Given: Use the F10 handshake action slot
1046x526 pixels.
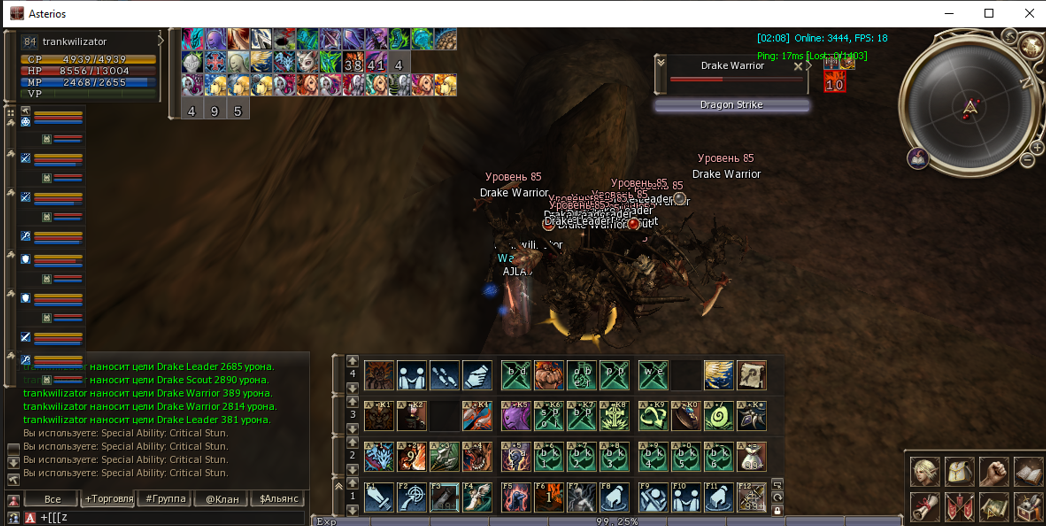Looking at the screenshot, I should point(684,497).
